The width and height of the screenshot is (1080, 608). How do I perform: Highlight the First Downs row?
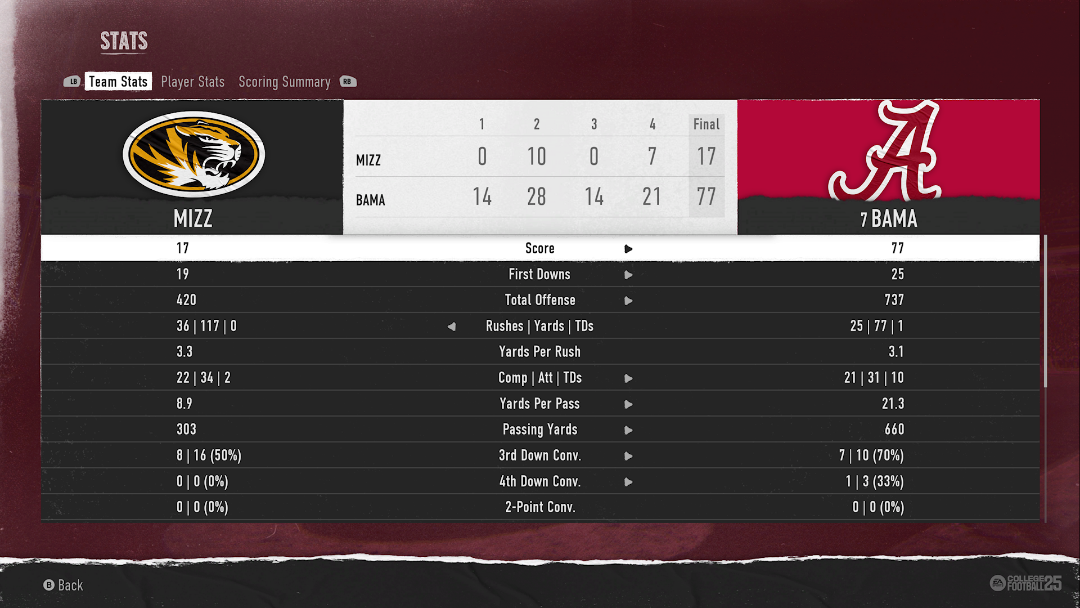pyautogui.click(x=540, y=274)
